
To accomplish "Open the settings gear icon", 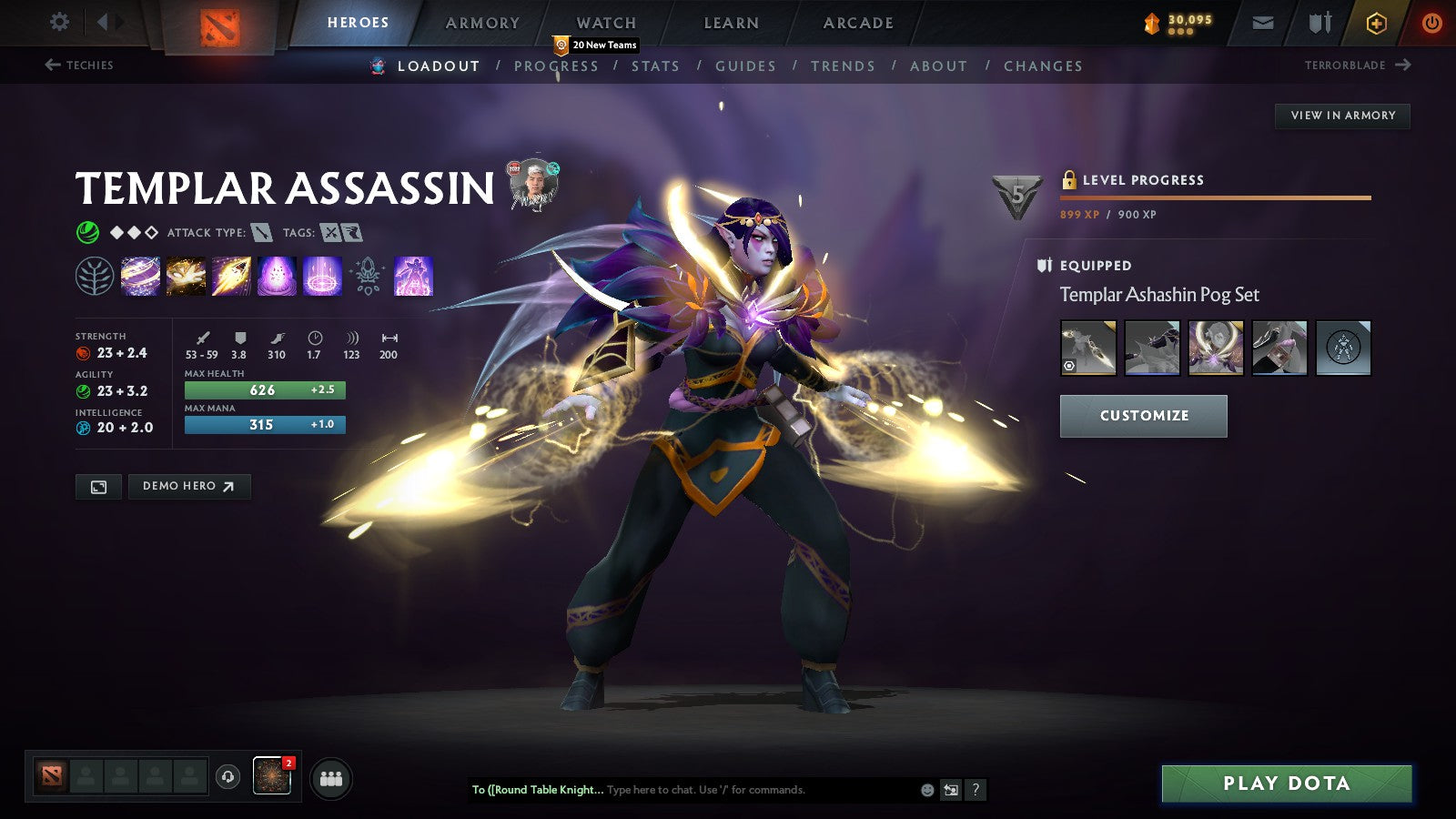I will 59,20.
